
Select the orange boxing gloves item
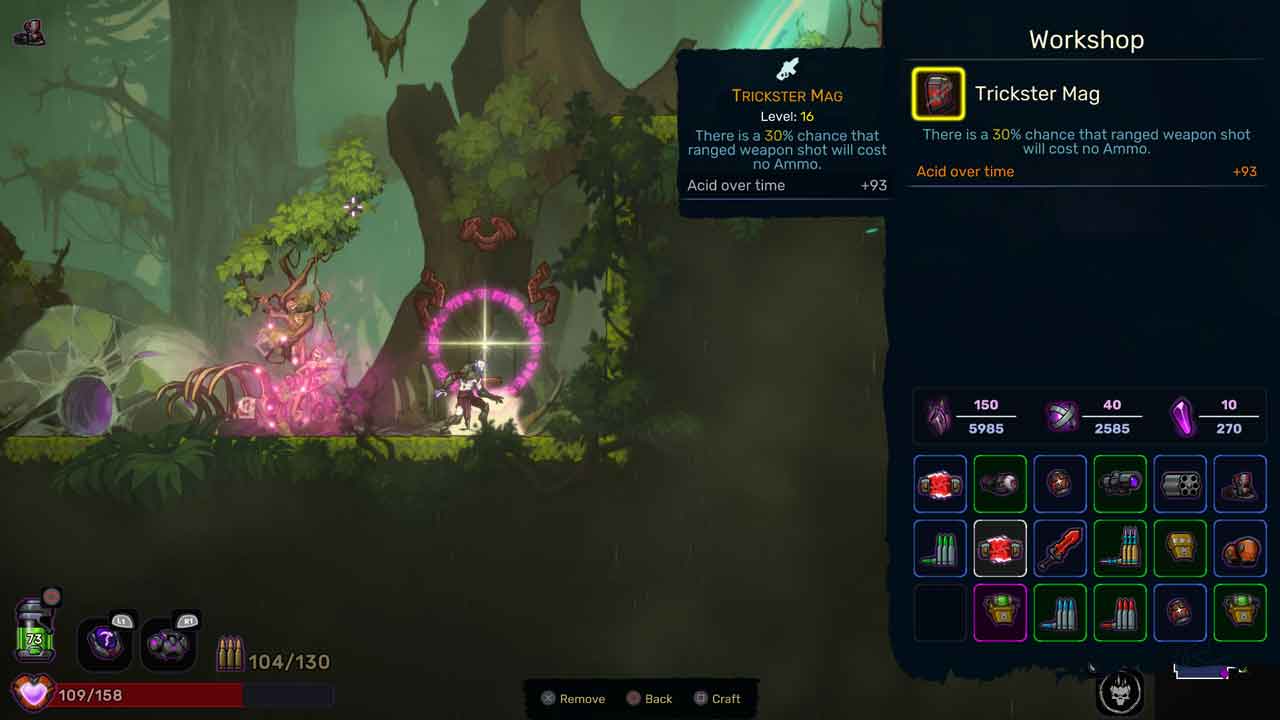1240,549
